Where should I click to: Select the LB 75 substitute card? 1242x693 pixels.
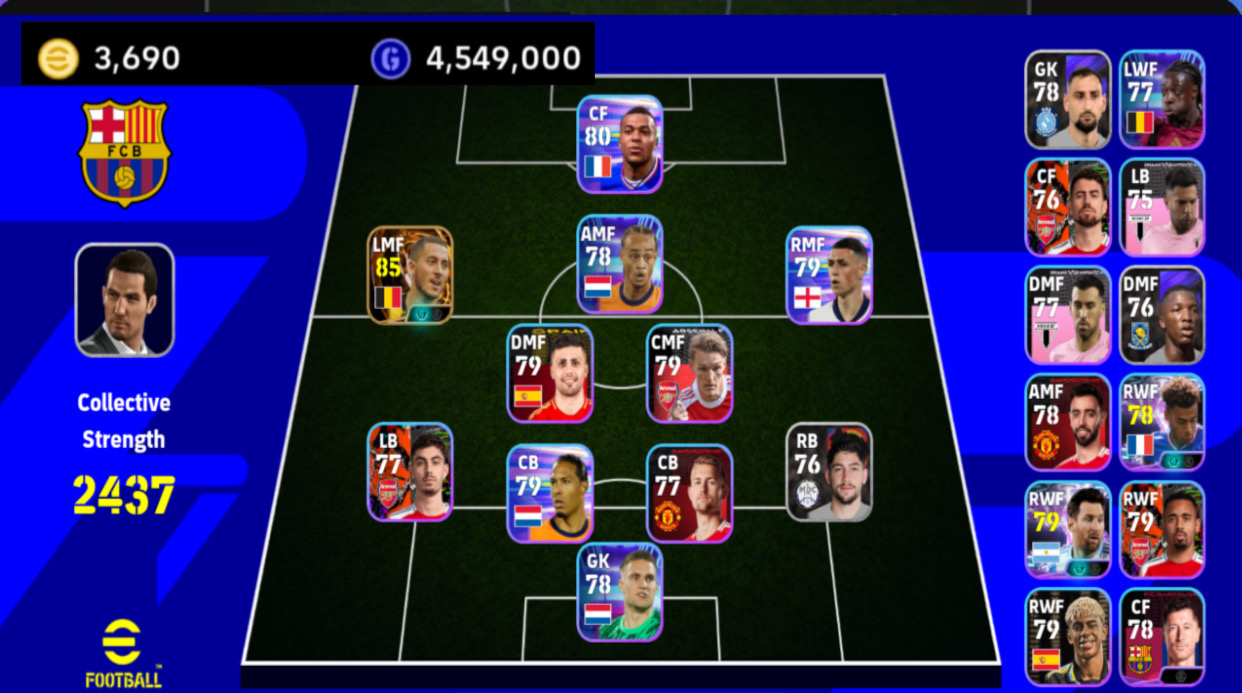1161,207
